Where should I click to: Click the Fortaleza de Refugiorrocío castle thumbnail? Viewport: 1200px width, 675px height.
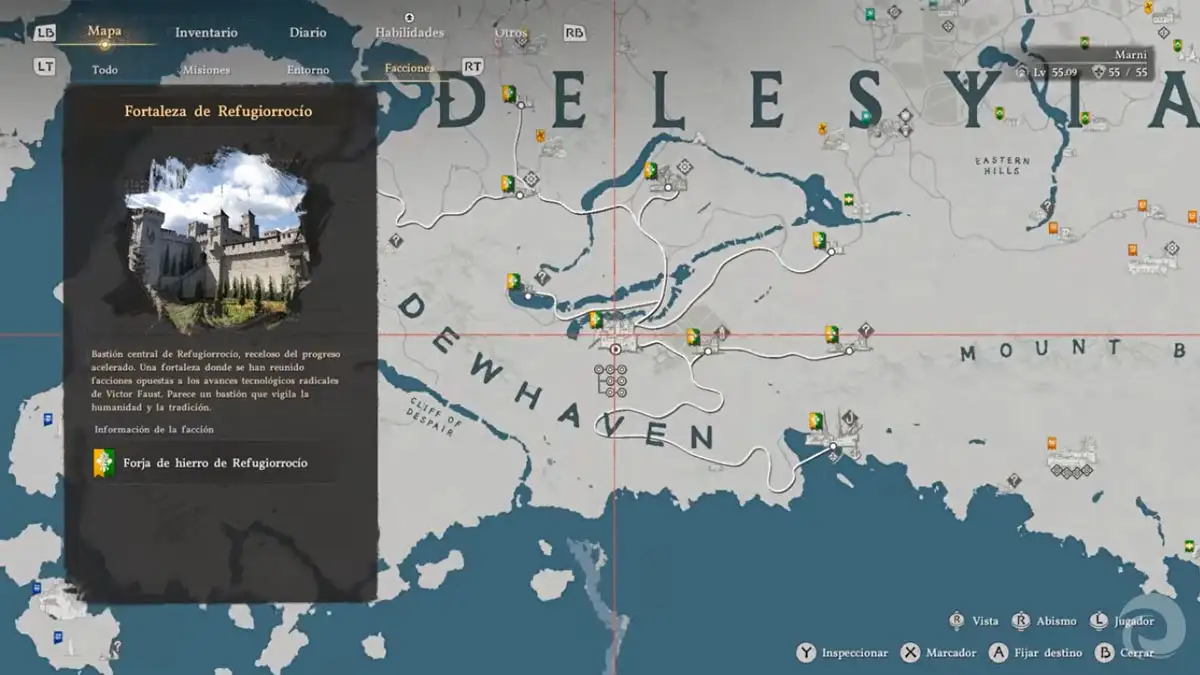pos(217,240)
